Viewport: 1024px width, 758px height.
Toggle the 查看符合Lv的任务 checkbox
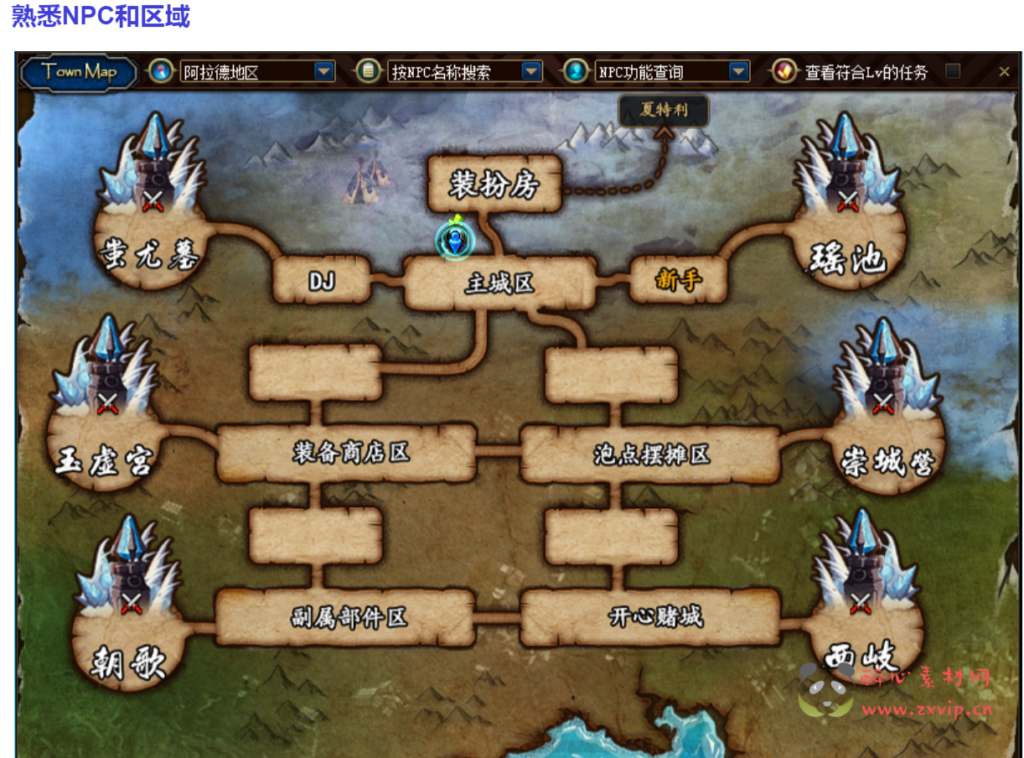tap(953, 71)
